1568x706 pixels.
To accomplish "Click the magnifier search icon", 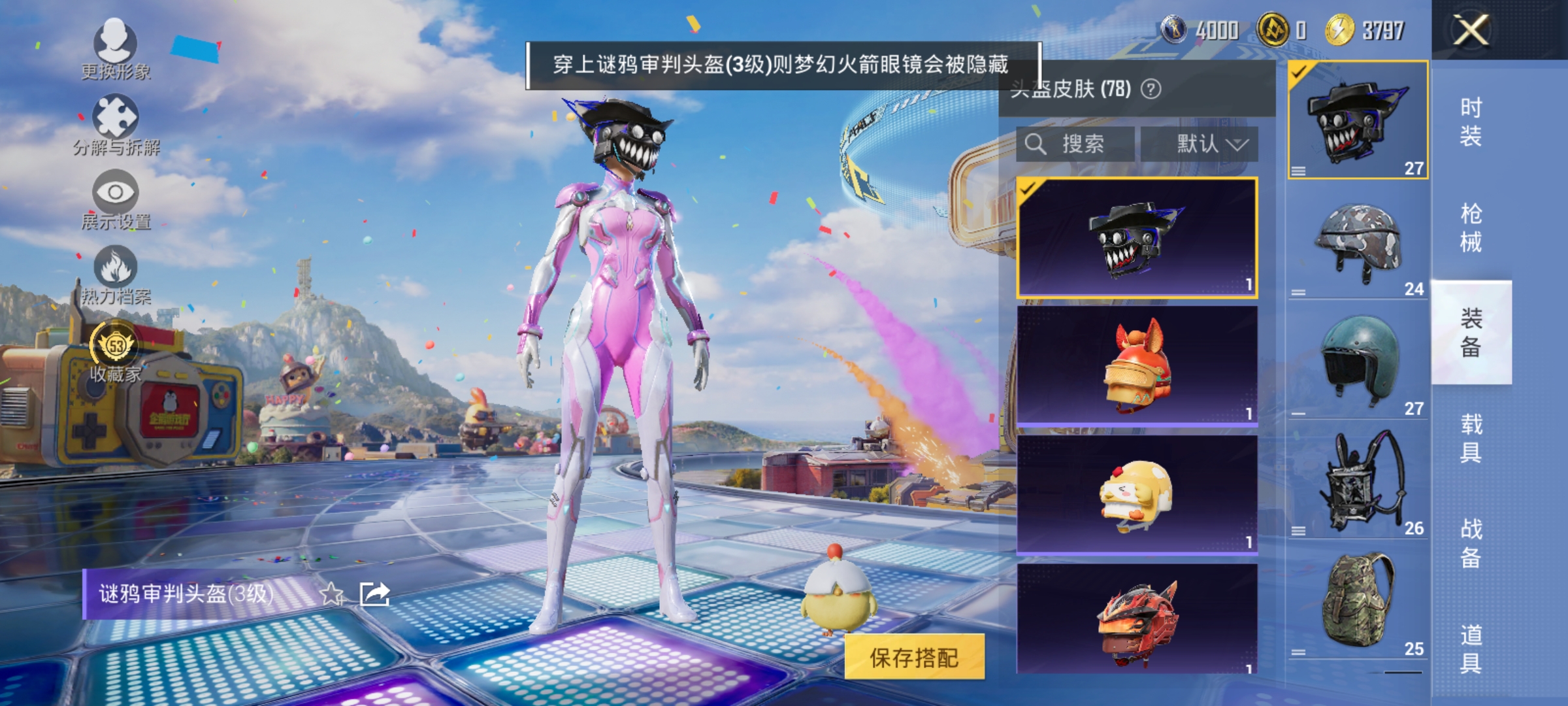I will [1037, 144].
